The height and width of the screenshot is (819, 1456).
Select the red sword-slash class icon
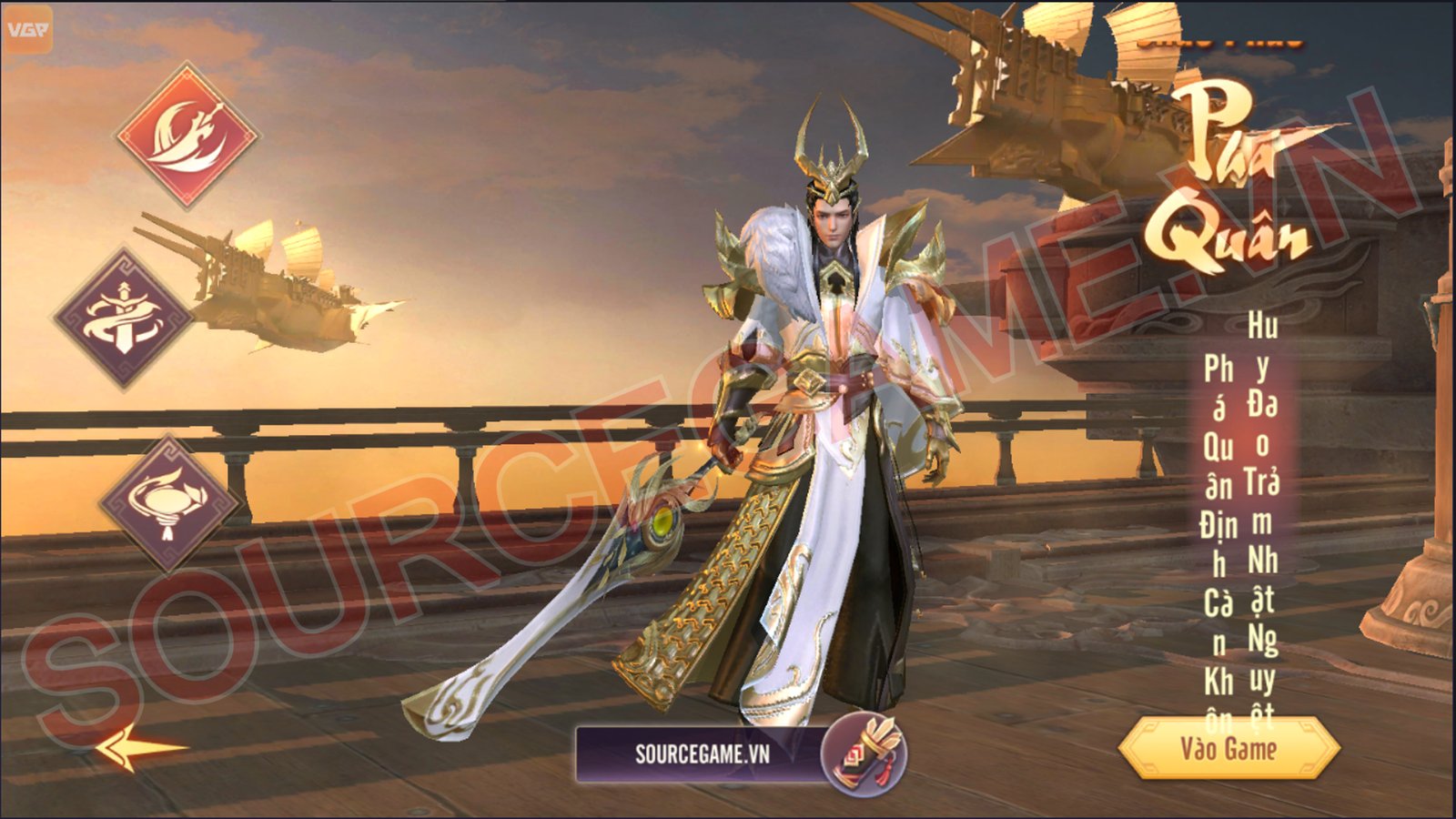[187, 136]
